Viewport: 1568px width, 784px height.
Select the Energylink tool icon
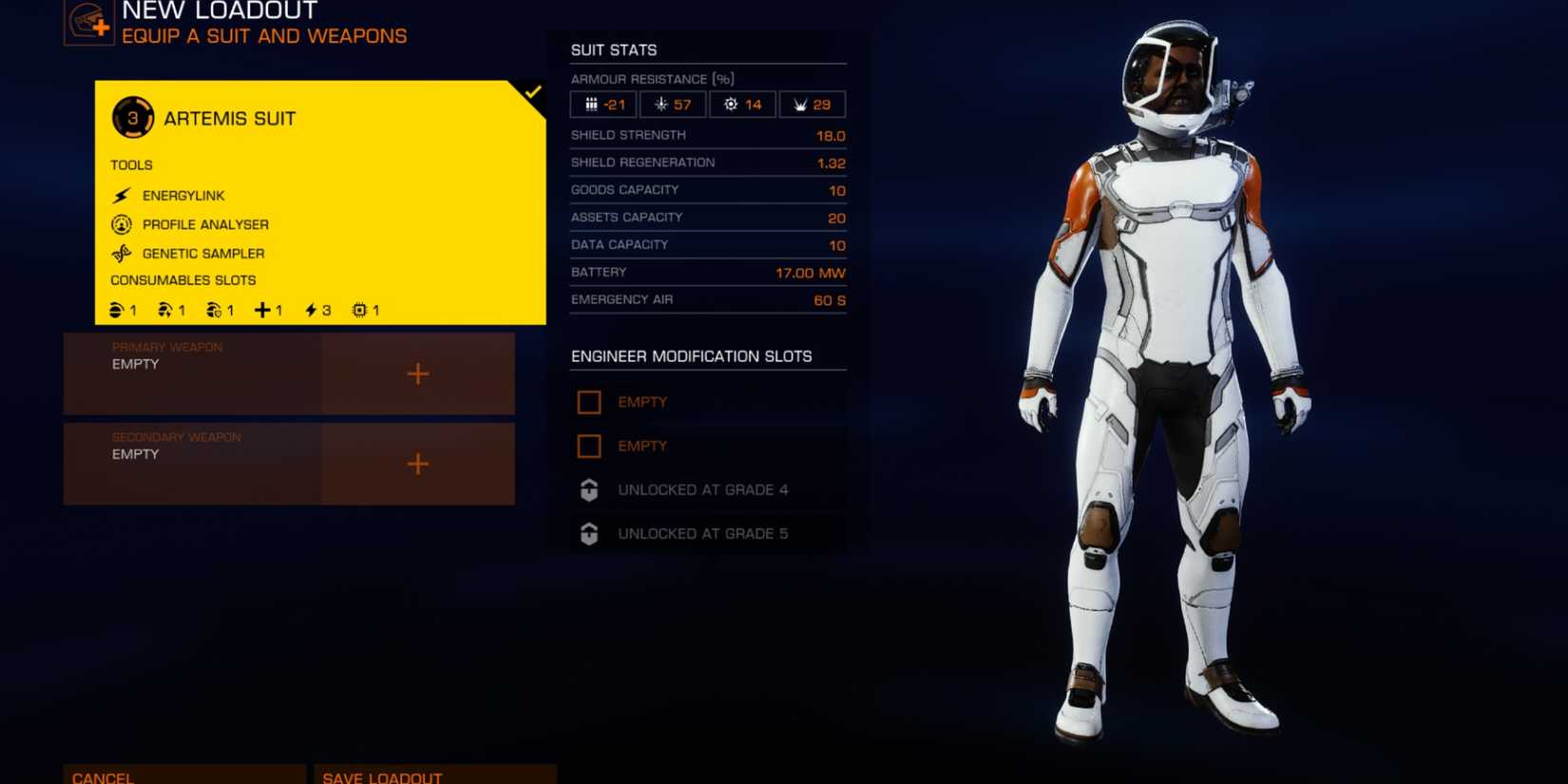(121, 195)
